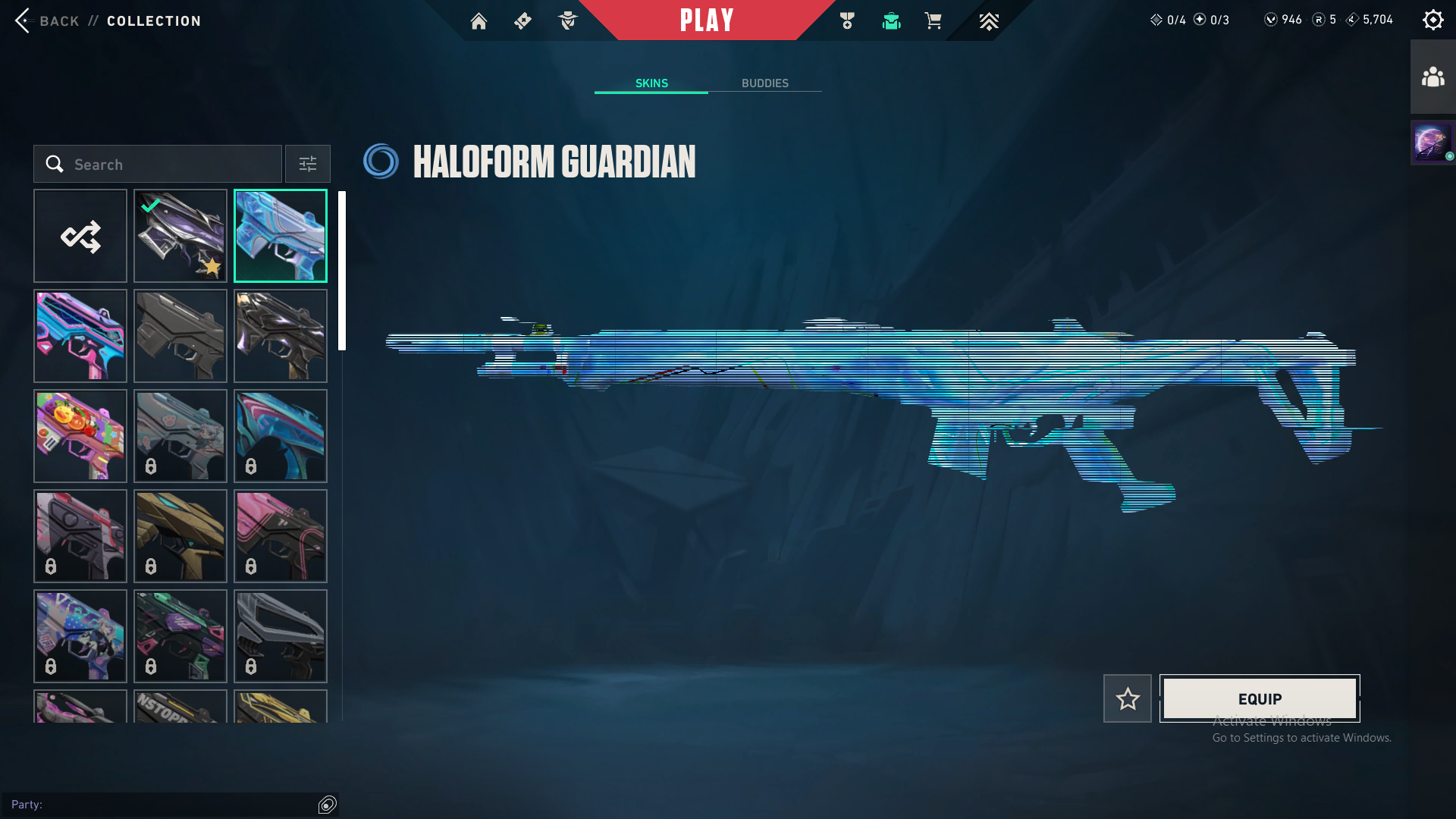Switch to the Buddies tab
The image size is (1456, 819).
pos(764,83)
